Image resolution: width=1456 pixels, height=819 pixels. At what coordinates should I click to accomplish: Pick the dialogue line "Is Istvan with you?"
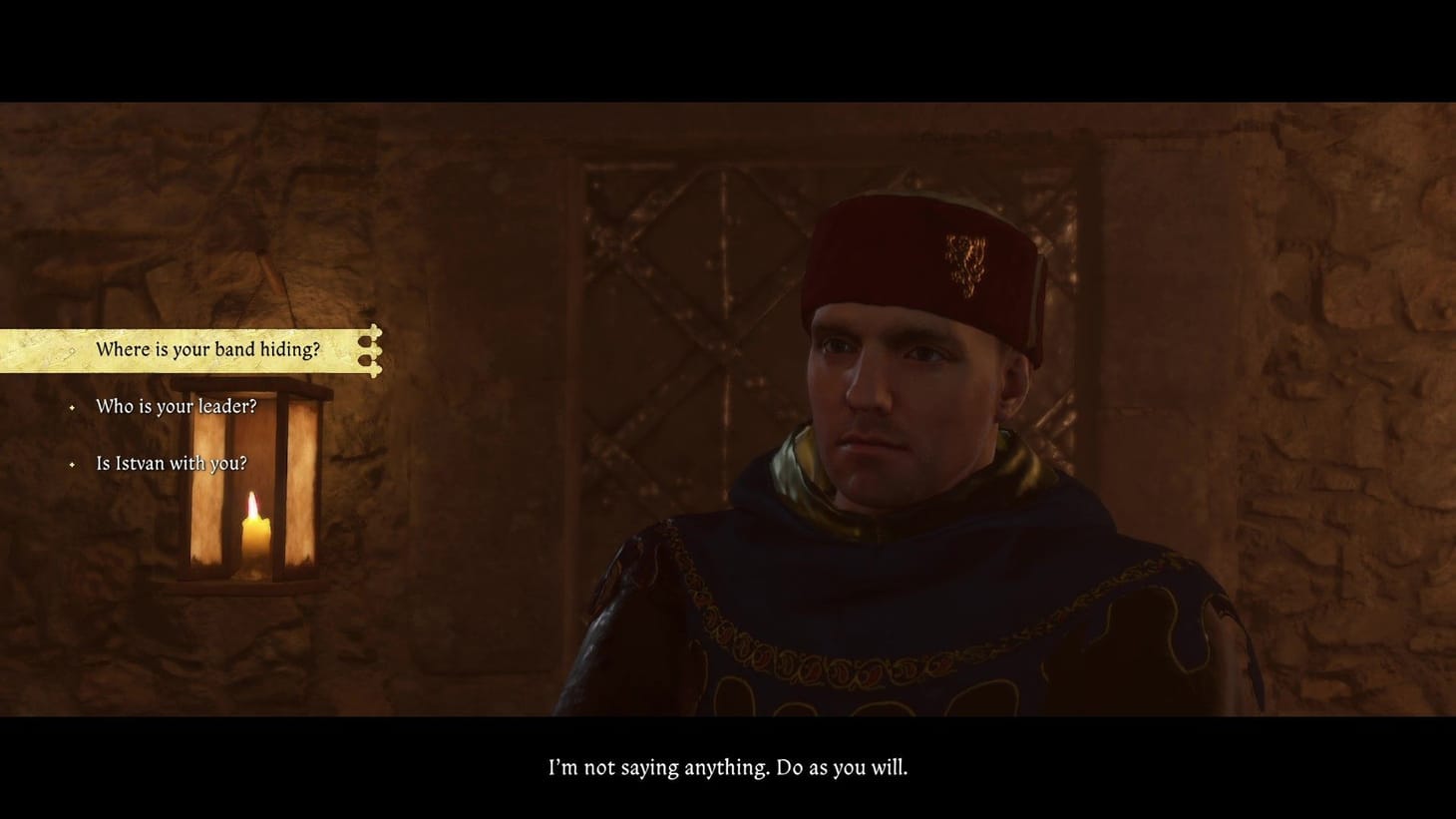tap(171, 463)
